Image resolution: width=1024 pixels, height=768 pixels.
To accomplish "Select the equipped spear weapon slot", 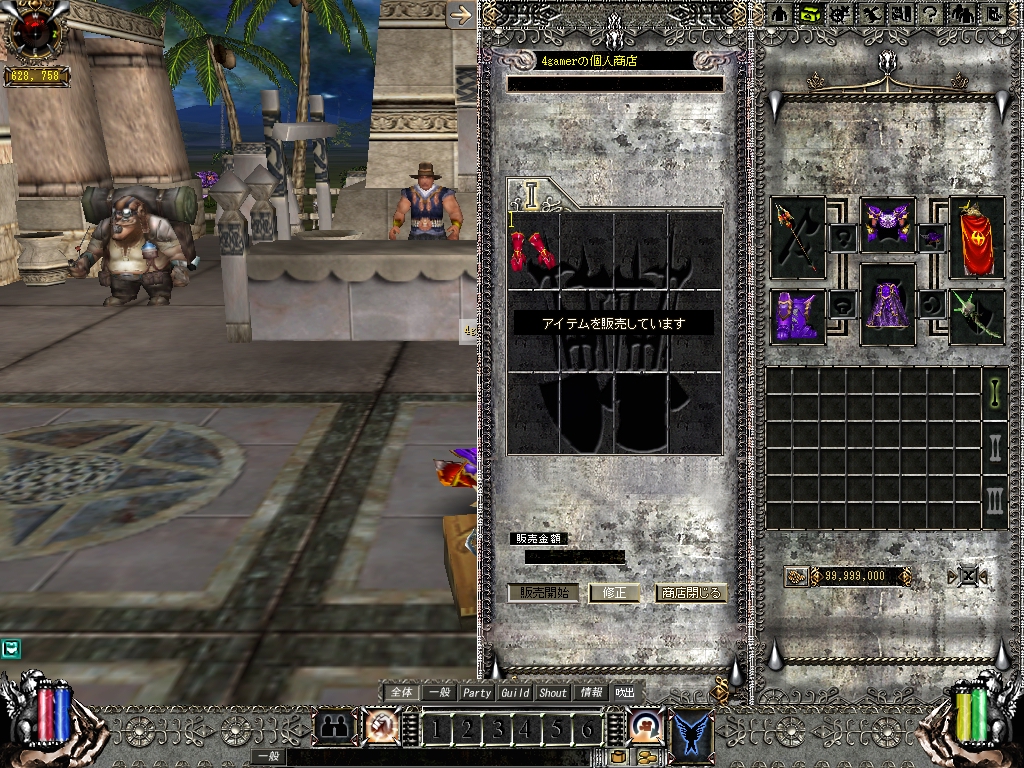I will coord(798,236).
